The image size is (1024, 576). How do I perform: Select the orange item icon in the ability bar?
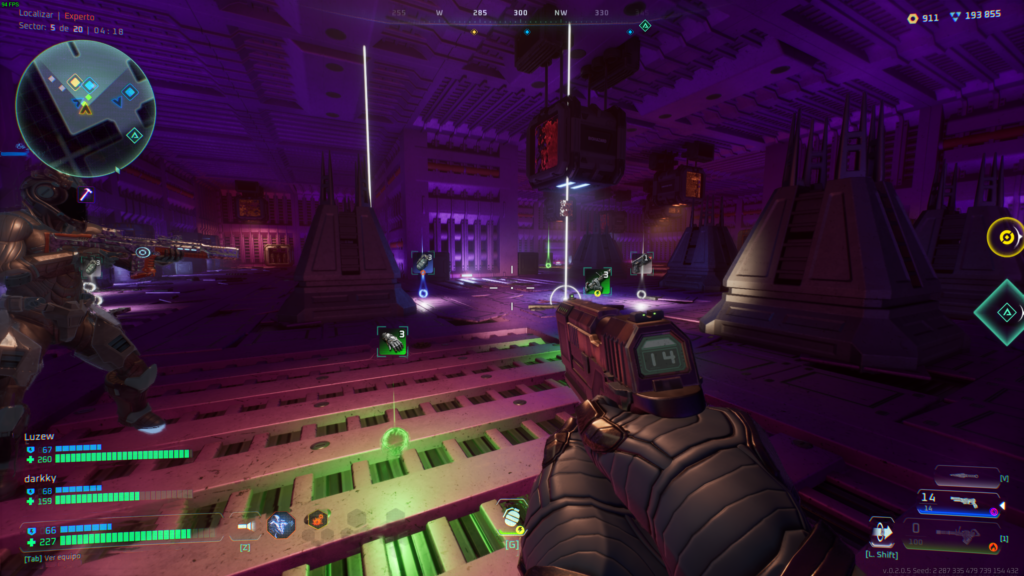click(317, 520)
